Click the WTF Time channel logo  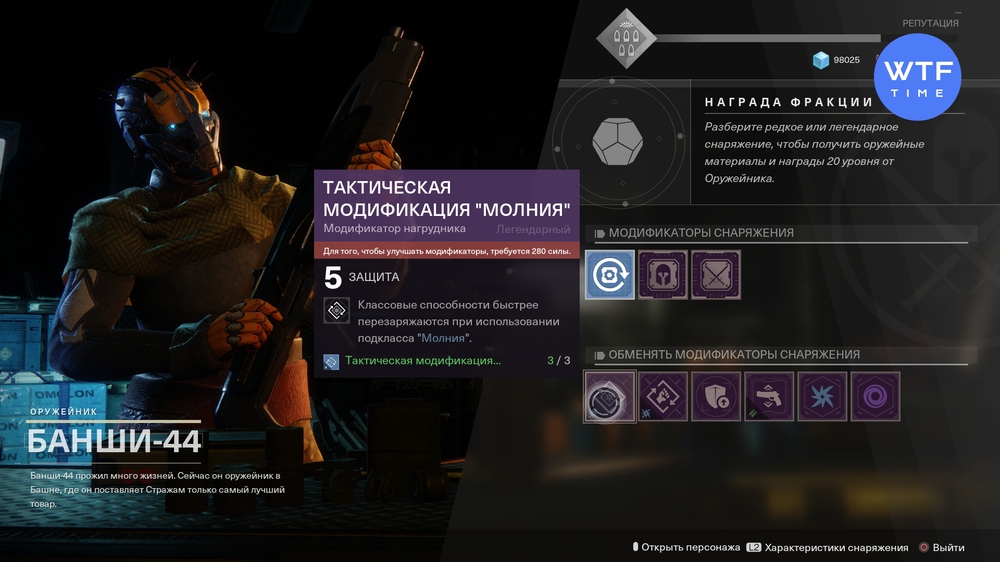[916, 77]
